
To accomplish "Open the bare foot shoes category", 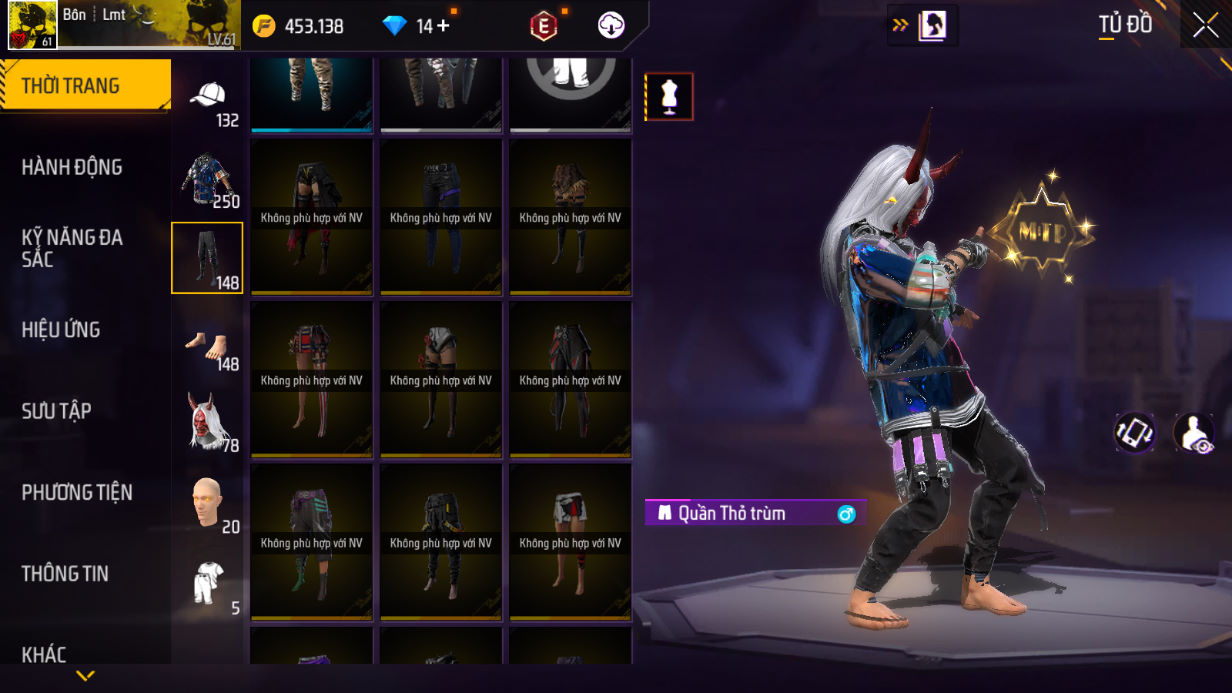I will [207, 344].
